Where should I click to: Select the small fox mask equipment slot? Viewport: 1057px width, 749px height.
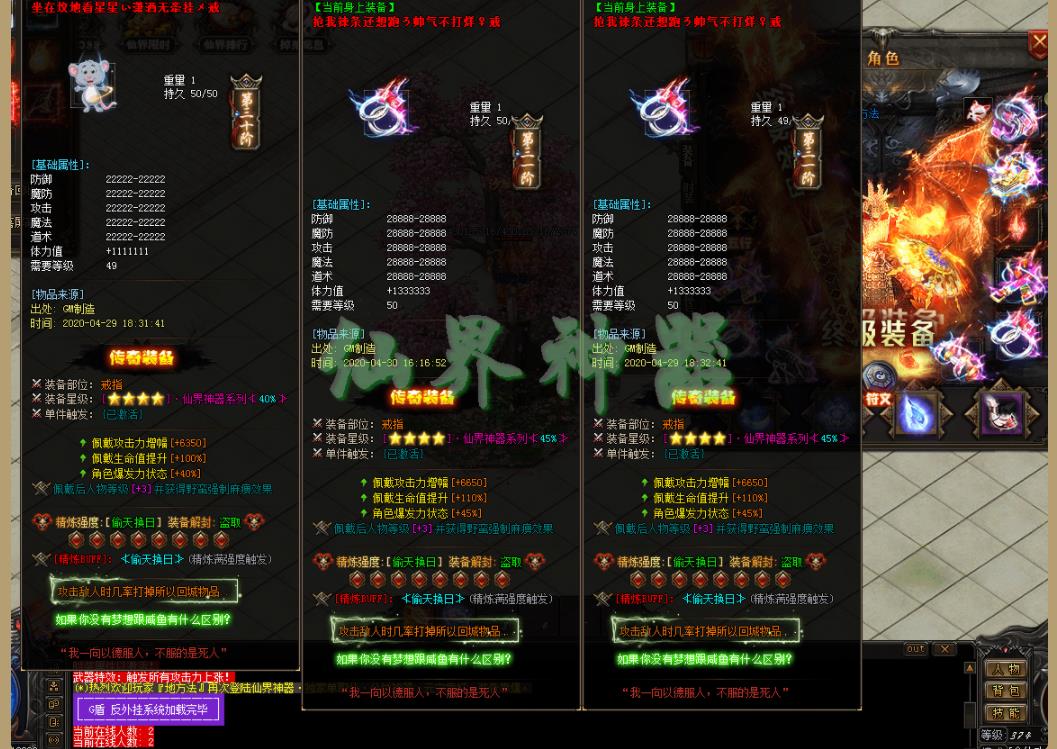pos(977,109)
